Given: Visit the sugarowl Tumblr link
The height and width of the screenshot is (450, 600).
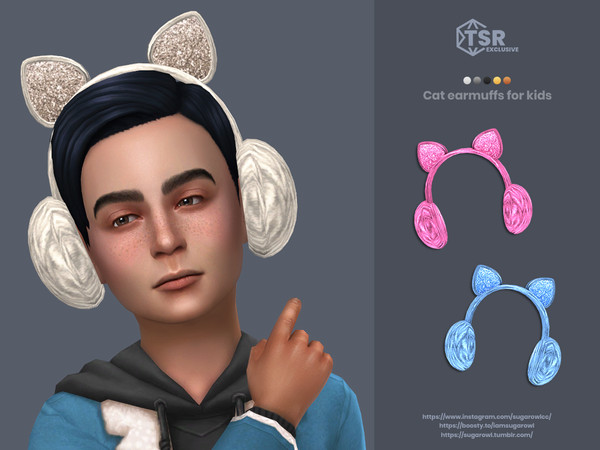Looking at the screenshot, I should [491, 436].
